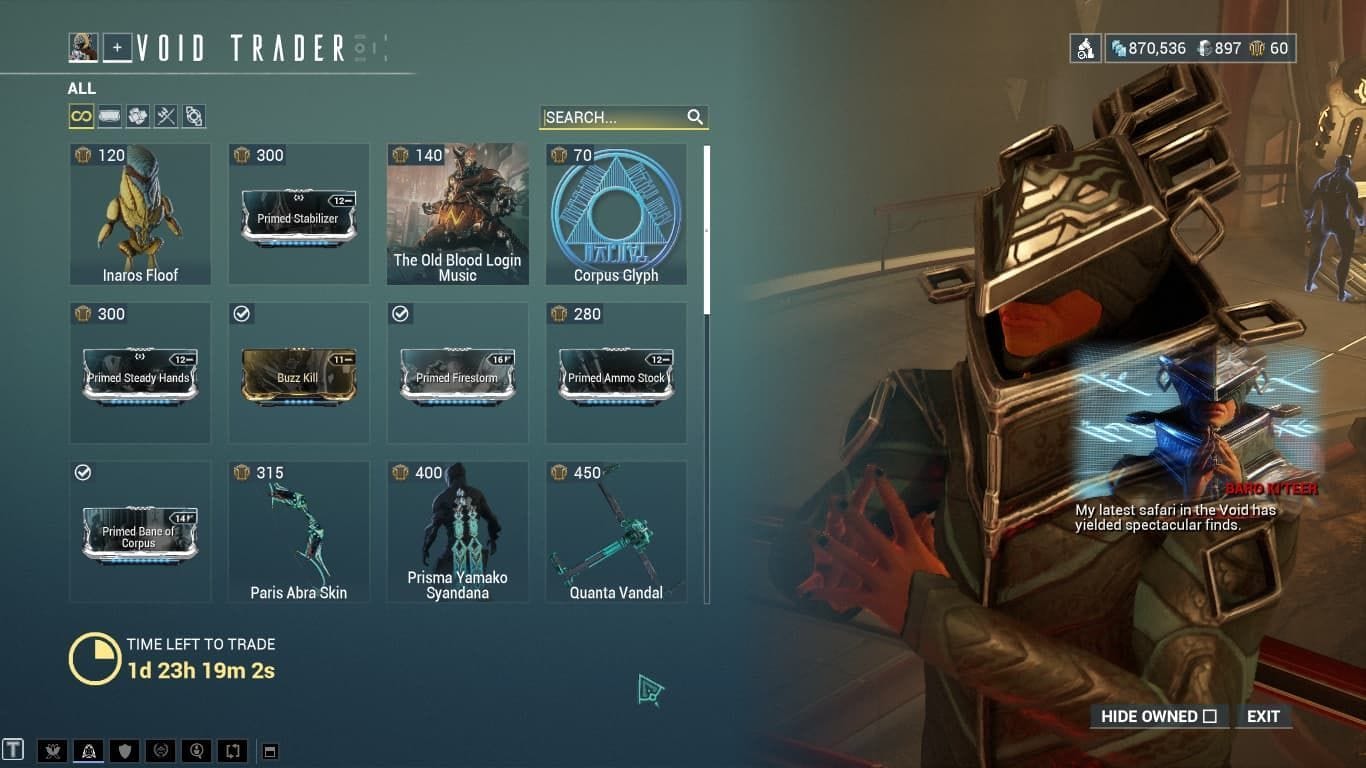1366x768 pixels.
Task: Open chat using the T icon
Action: [x=13, y=750]
